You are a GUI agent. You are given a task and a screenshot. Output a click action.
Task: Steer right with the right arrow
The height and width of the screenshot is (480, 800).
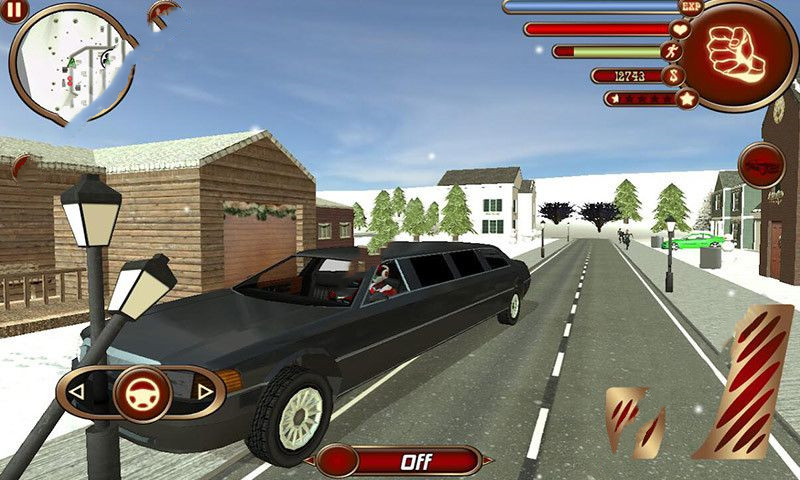tap(204, 391)
